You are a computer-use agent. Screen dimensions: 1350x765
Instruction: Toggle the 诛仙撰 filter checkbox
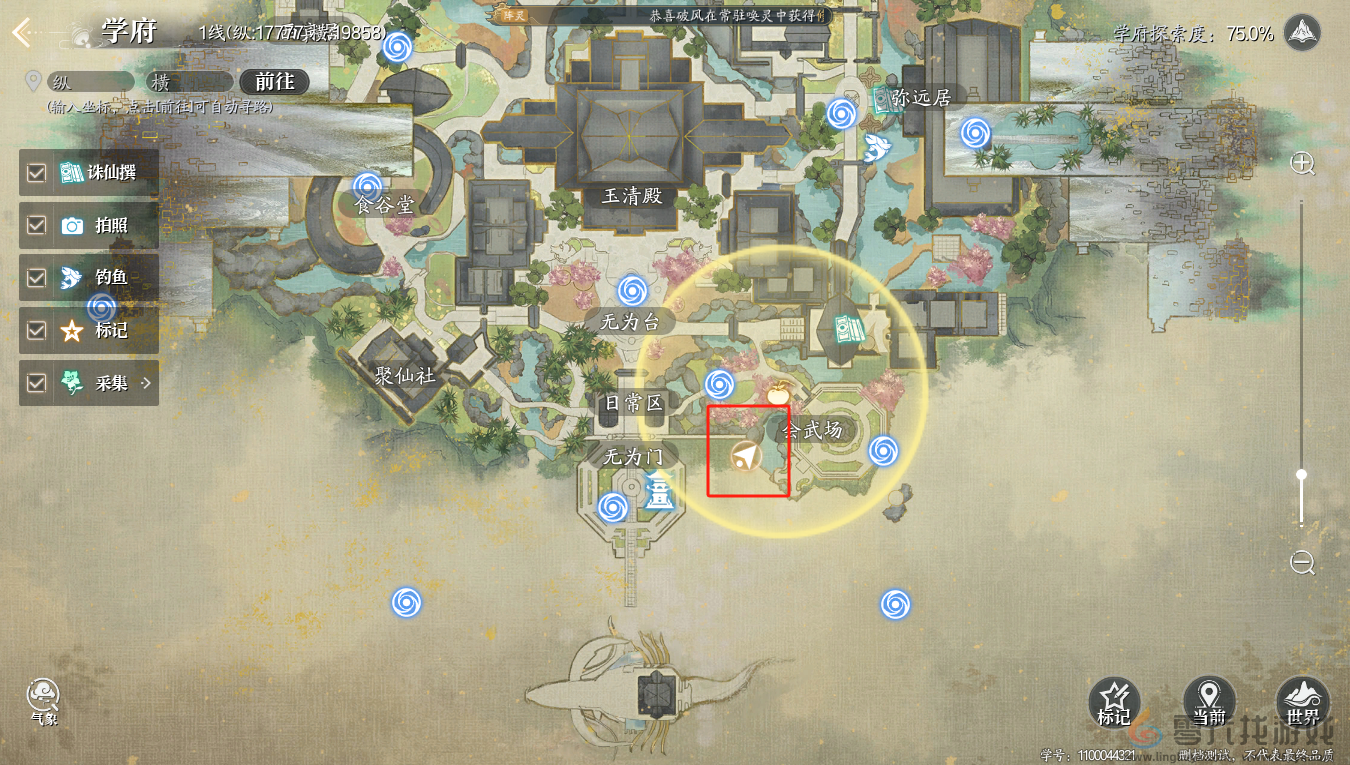coord(37,173)
